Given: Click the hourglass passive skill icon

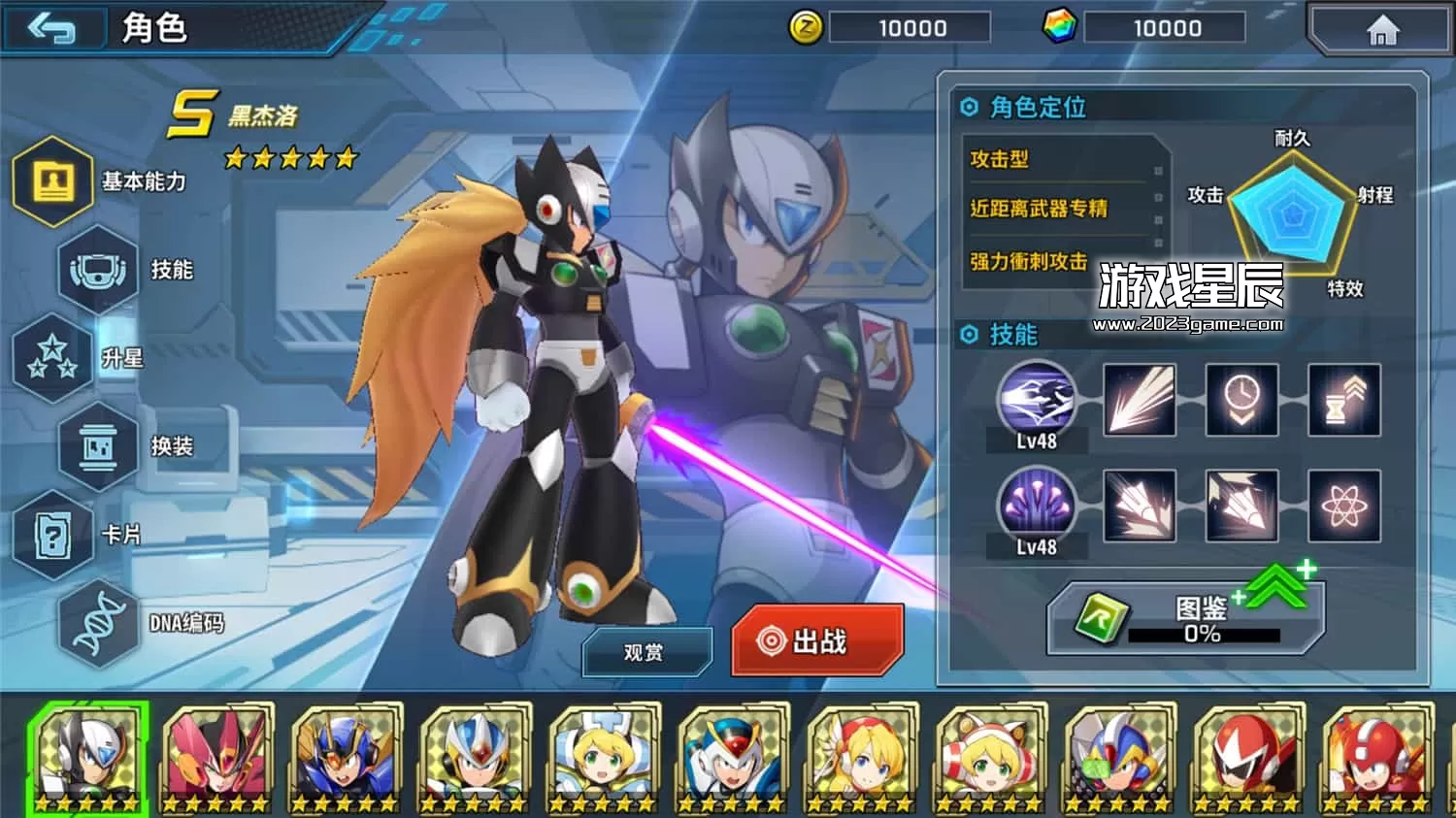Looking at the screenshot, I should click(1343, 400).
